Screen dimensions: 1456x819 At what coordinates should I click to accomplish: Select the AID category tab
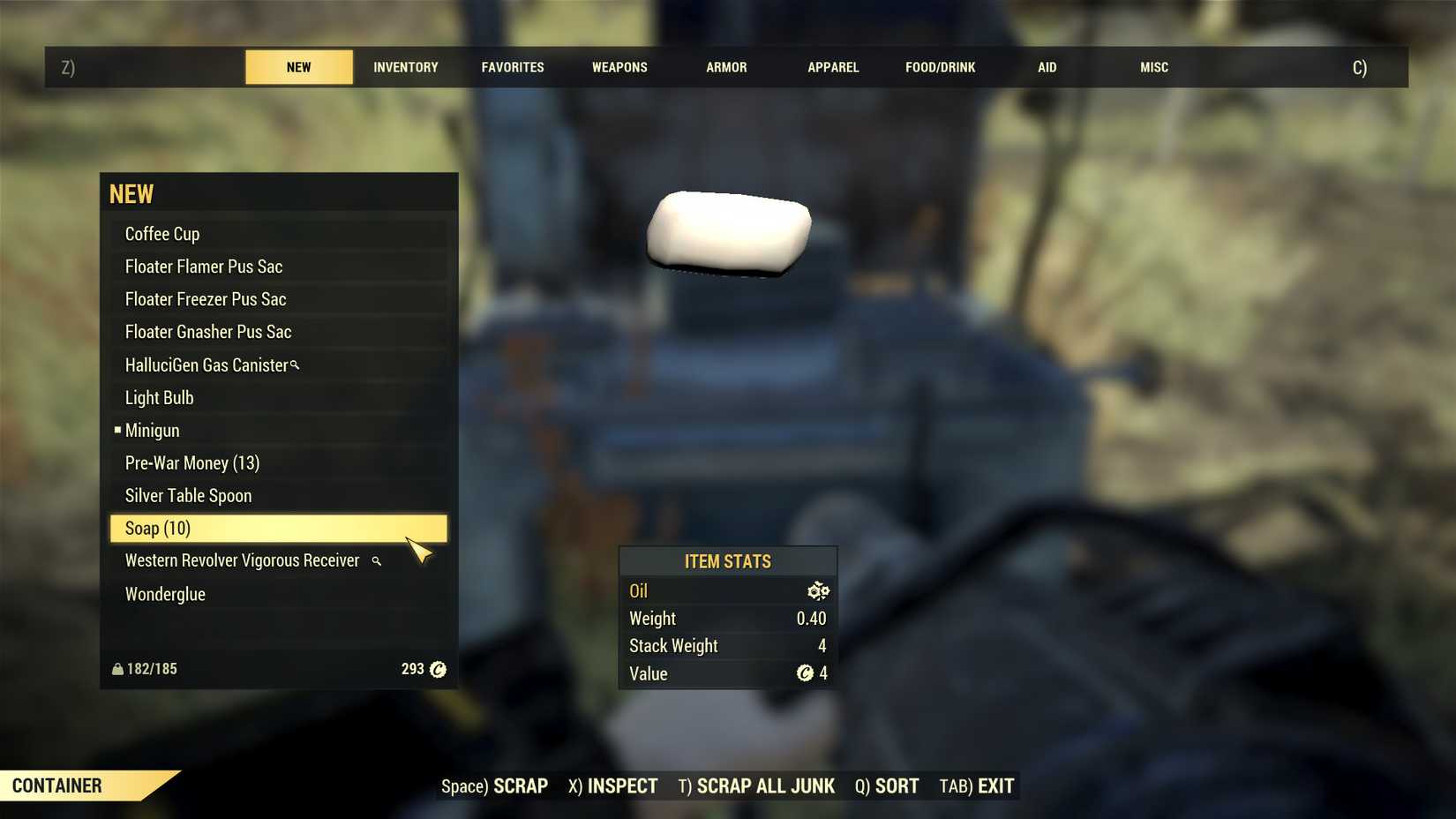click(x=1047, y=66)
